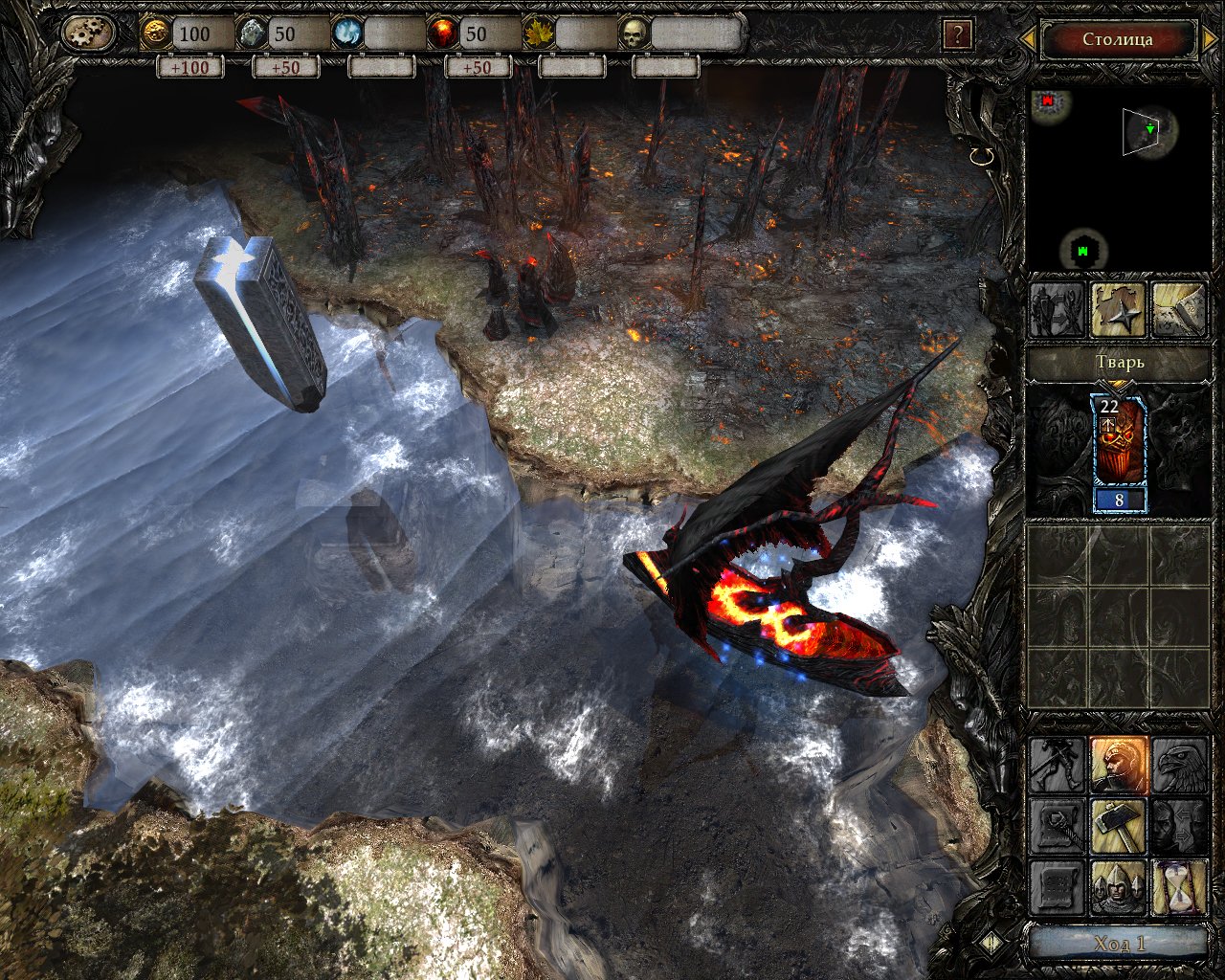
Task: Select the Столица capital button
Action: point(1117,39)
